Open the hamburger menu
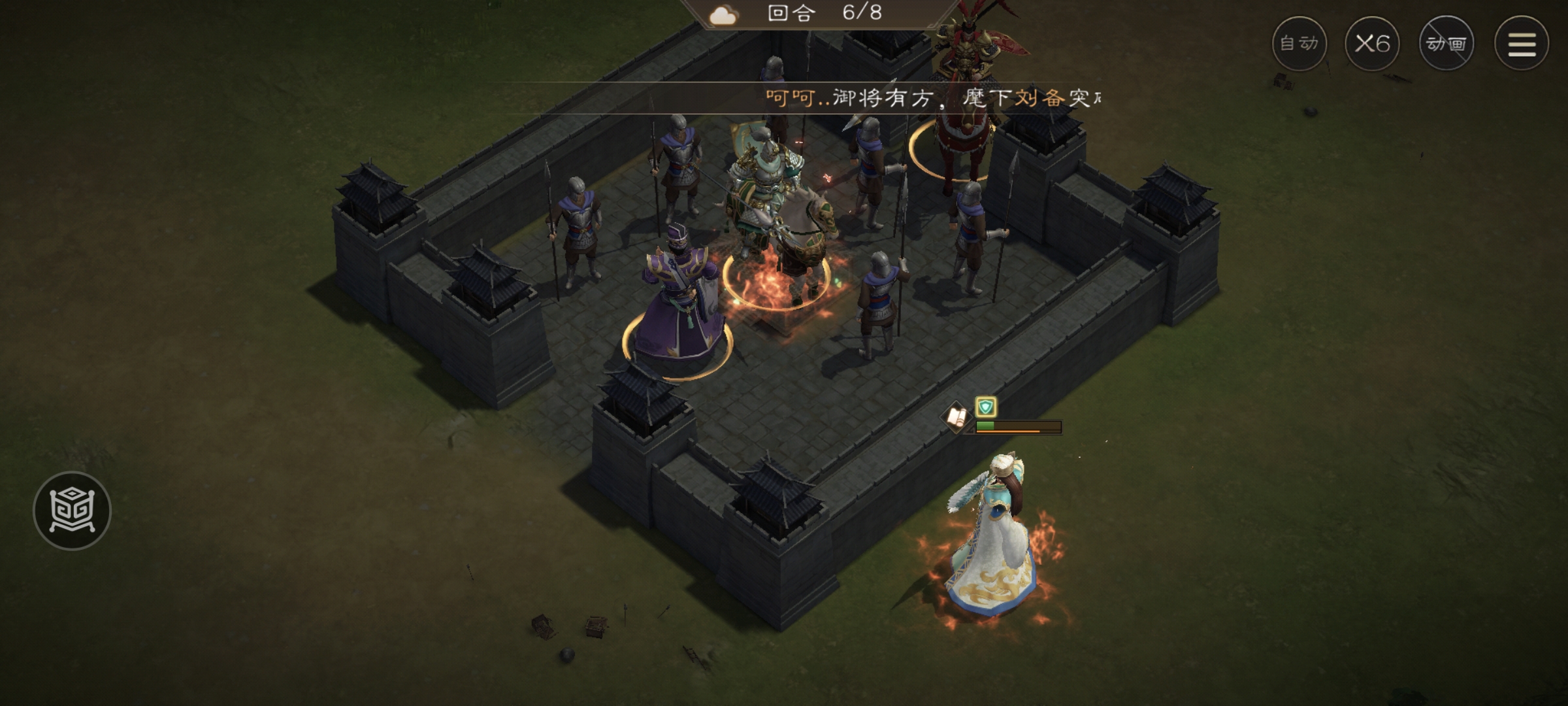 pyautogui.click(x=1522, y=44)
